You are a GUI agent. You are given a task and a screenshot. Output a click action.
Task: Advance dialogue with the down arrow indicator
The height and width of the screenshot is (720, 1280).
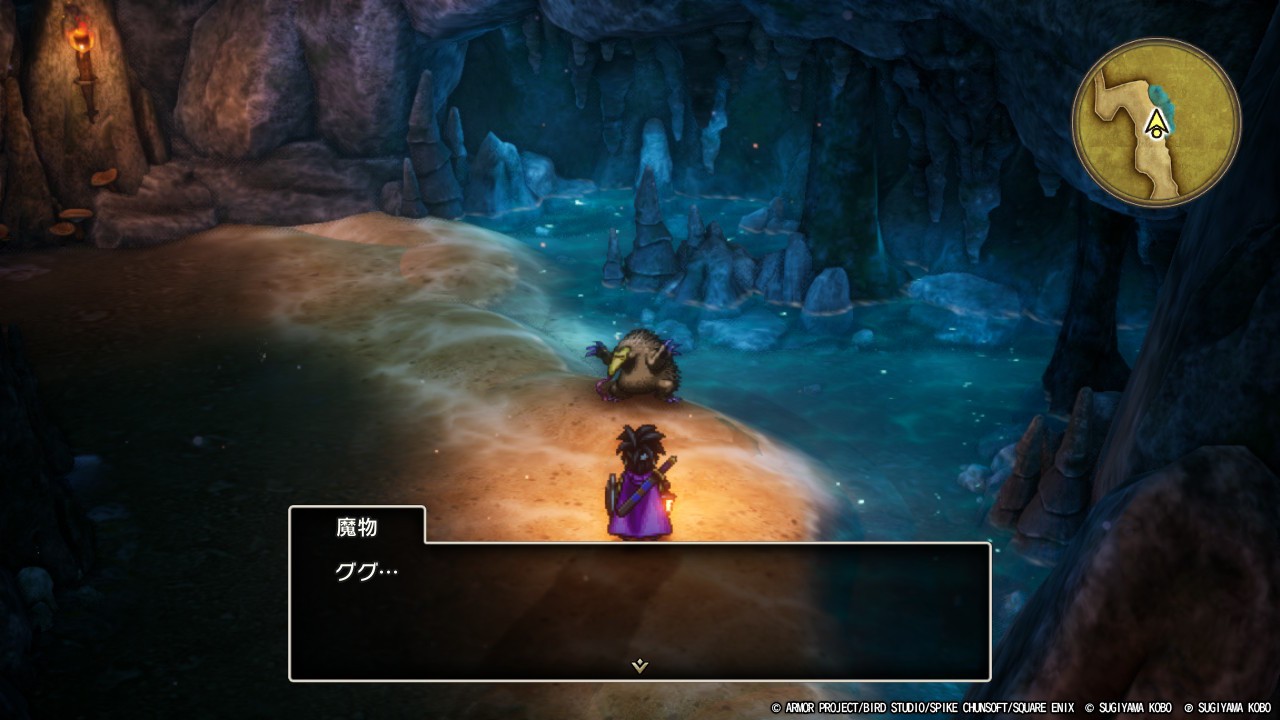(x=640, y=666)
